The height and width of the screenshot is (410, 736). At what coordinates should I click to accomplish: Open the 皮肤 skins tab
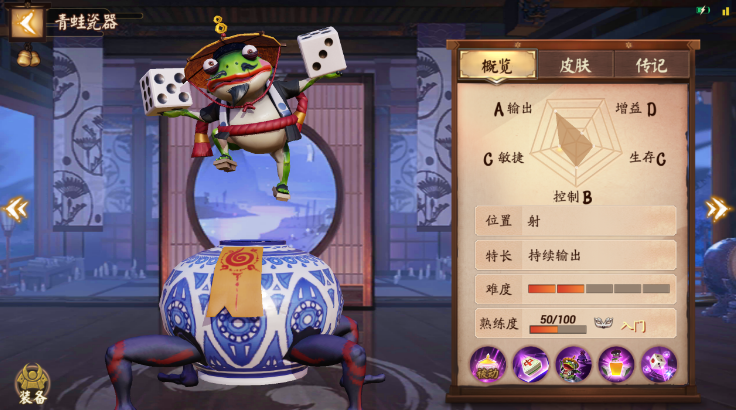[575, 66]
